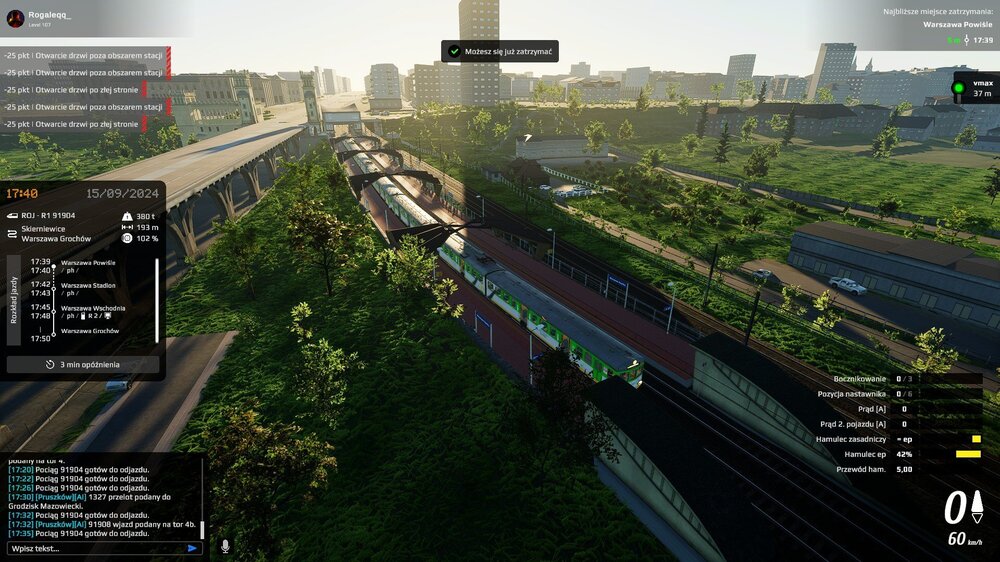Toggle the microphone voice chat icon
1000x562 pixels.
(225, 546)
